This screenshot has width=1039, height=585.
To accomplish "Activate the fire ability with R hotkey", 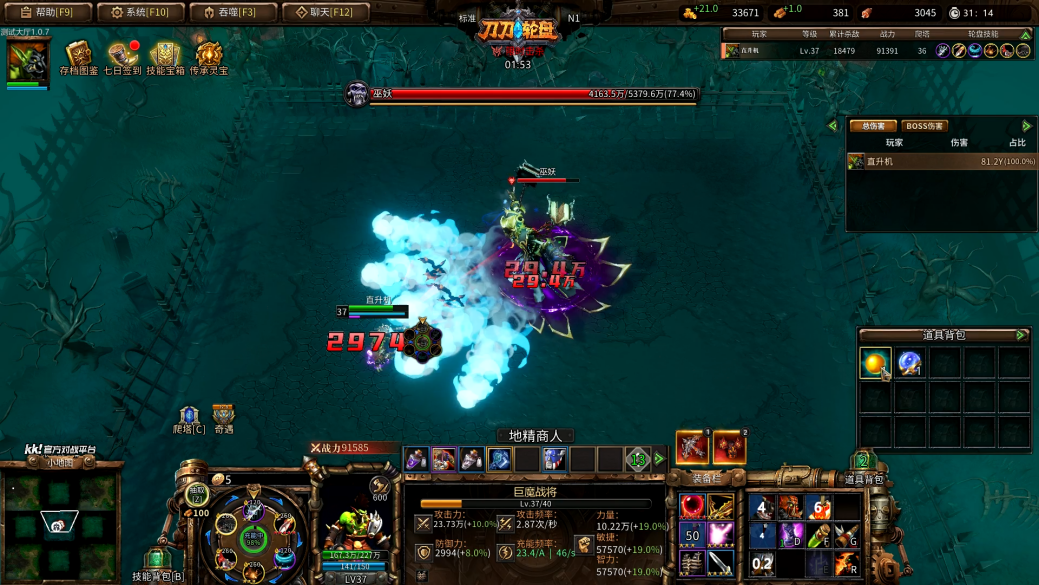I will (x=846, y=564).
